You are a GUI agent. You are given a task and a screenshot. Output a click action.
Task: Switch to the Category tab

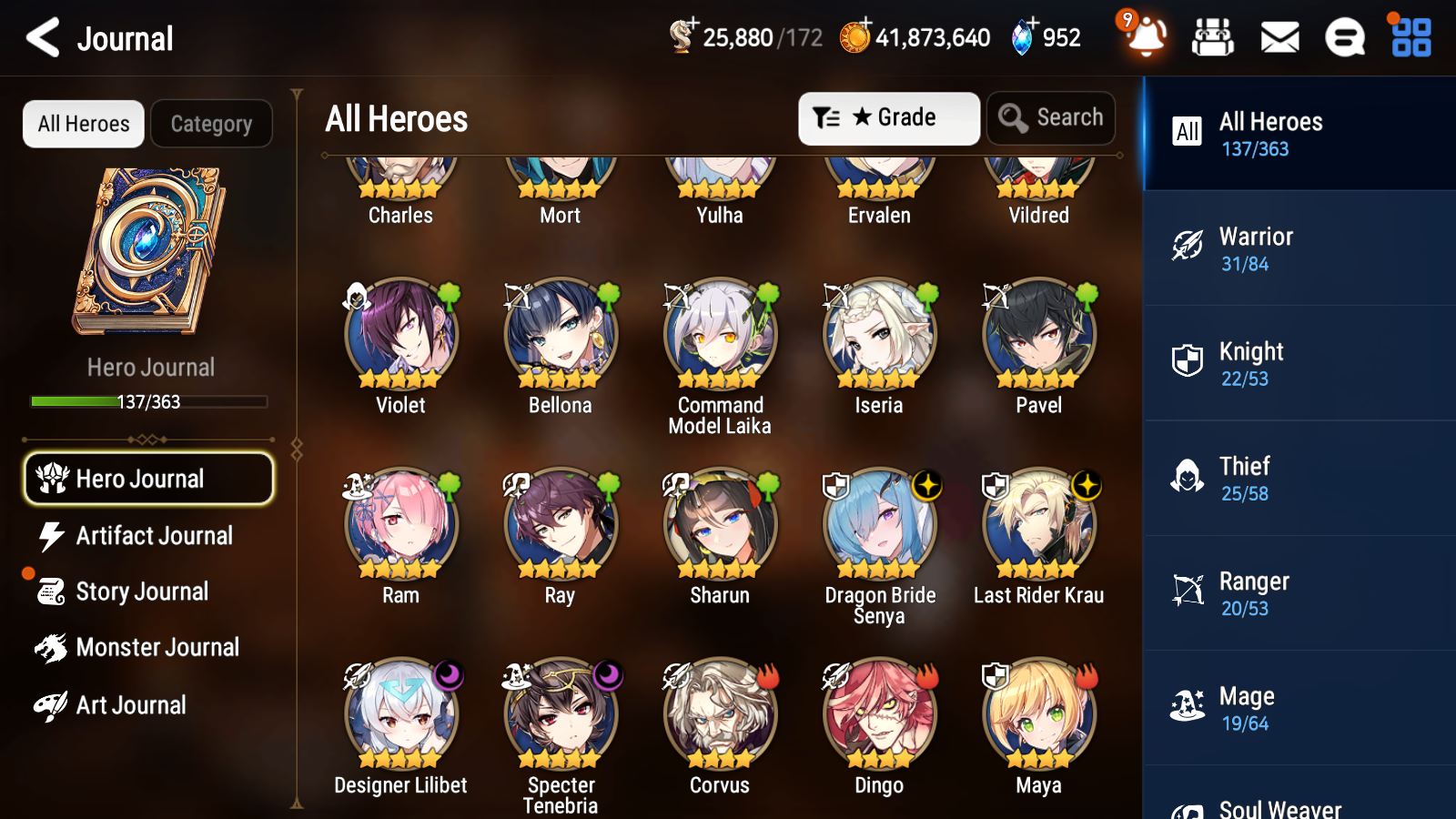(x=211, y=124)
